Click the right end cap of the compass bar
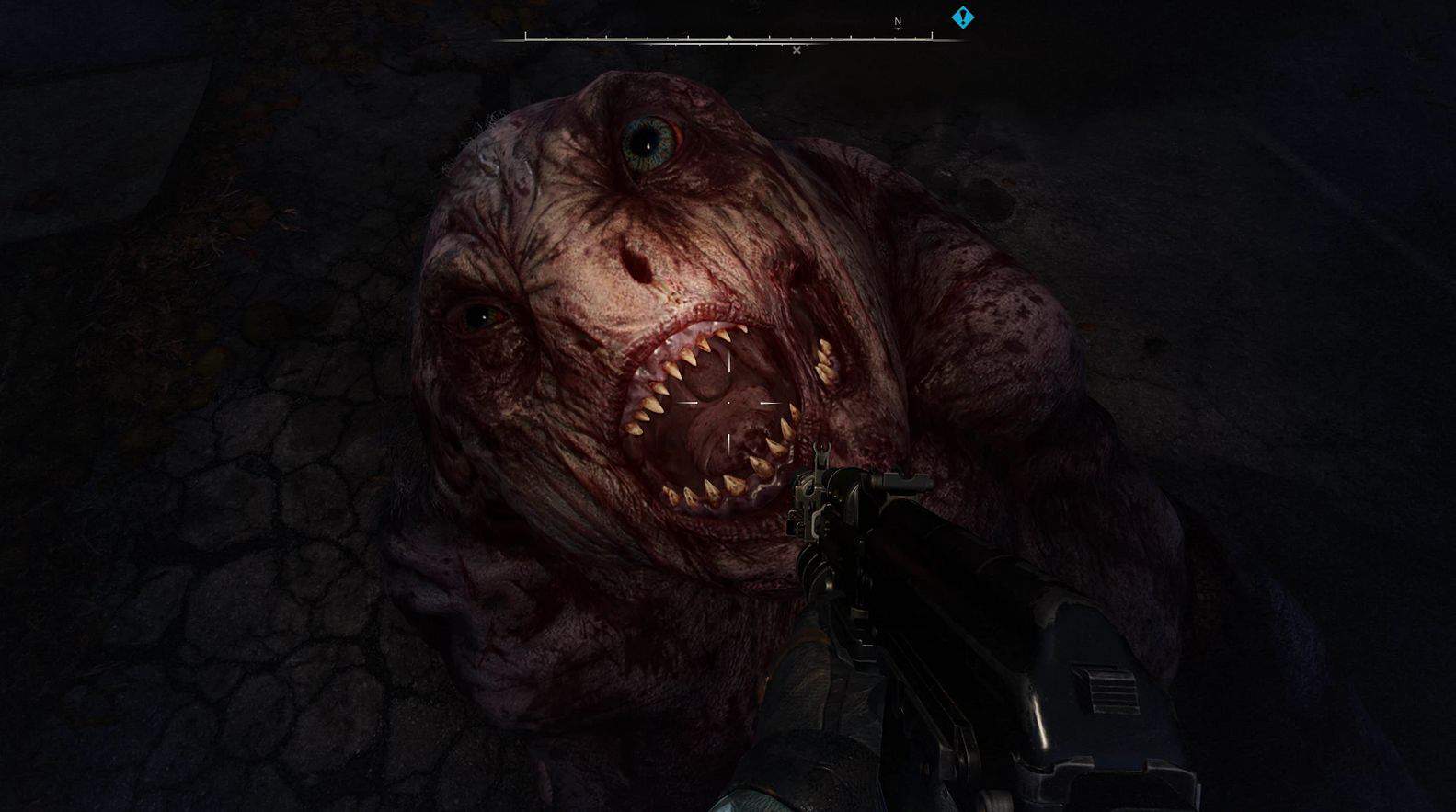Image resolution: width=1456 pixels, height=812 pixels. point(932,34)
